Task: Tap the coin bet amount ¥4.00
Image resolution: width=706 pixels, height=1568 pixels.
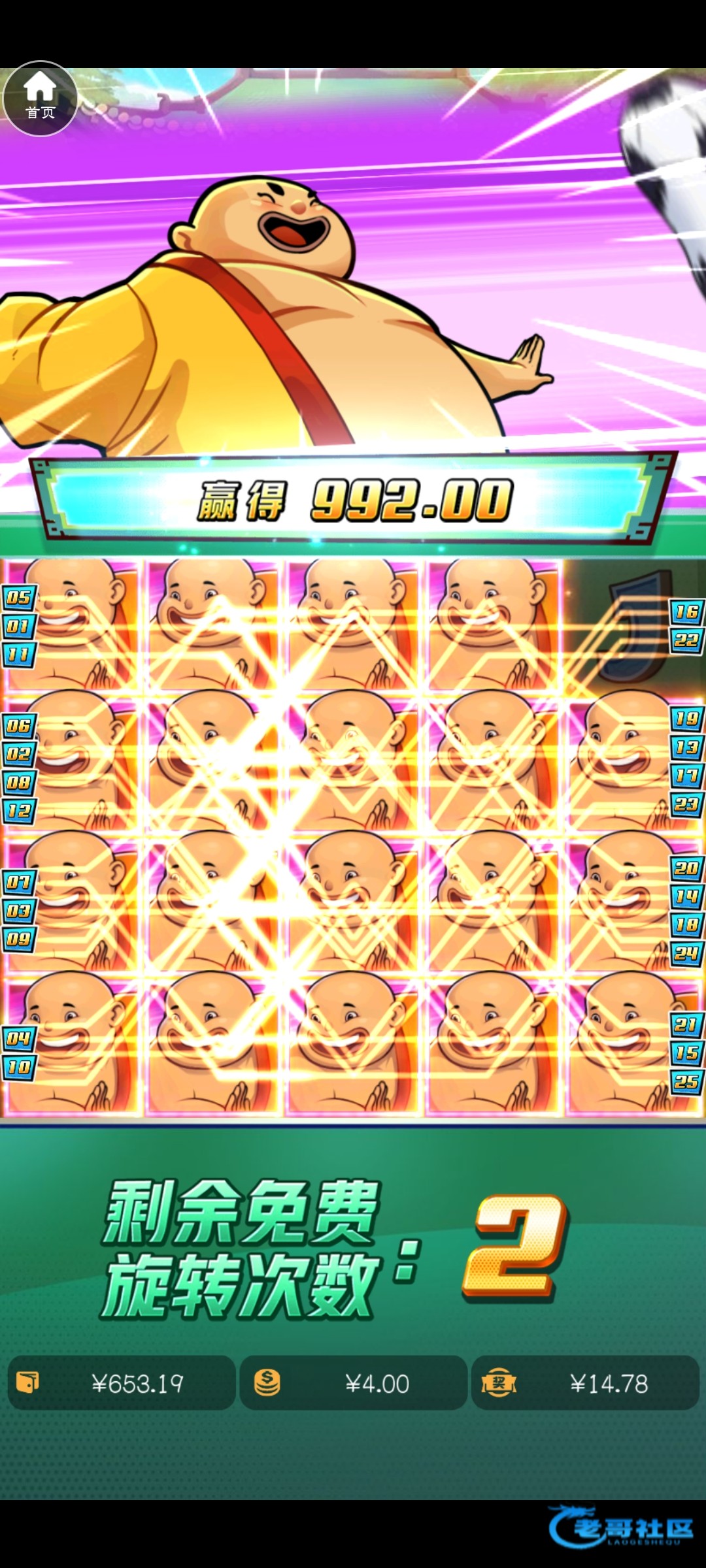Action: click(x=353, y=1382)
